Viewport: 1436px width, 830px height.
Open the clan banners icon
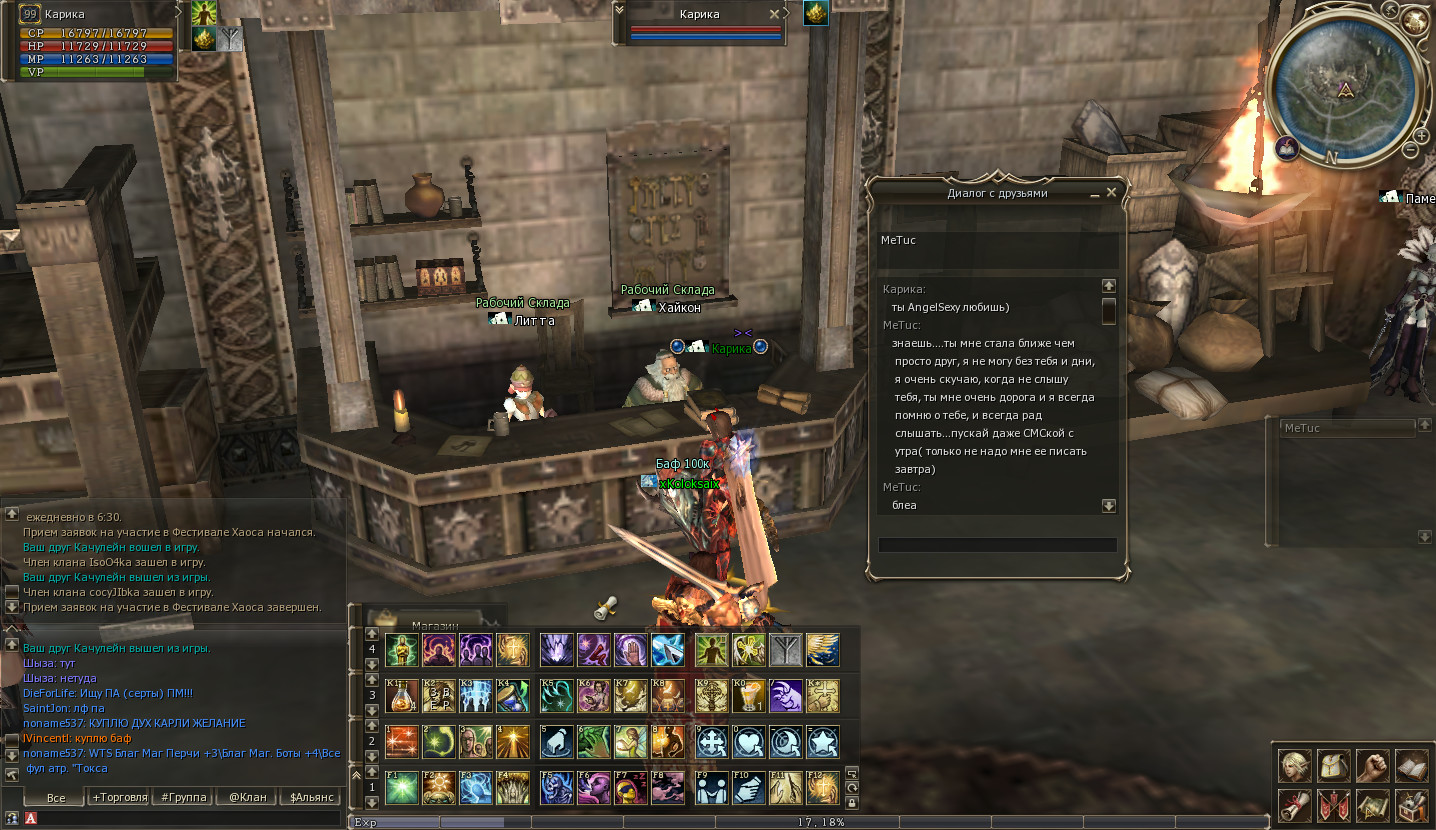[1333, 804]
